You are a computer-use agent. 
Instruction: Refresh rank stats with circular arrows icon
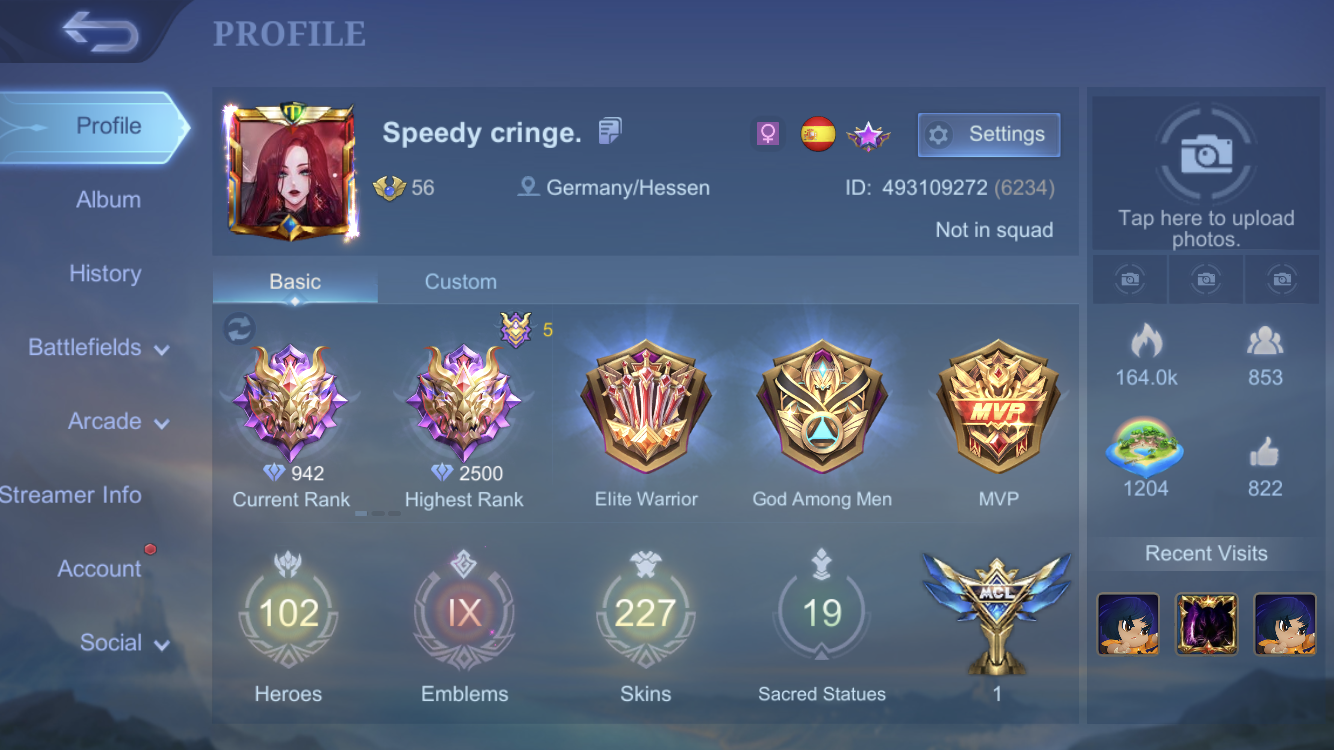pyautogui.click(x=239, y=329)
